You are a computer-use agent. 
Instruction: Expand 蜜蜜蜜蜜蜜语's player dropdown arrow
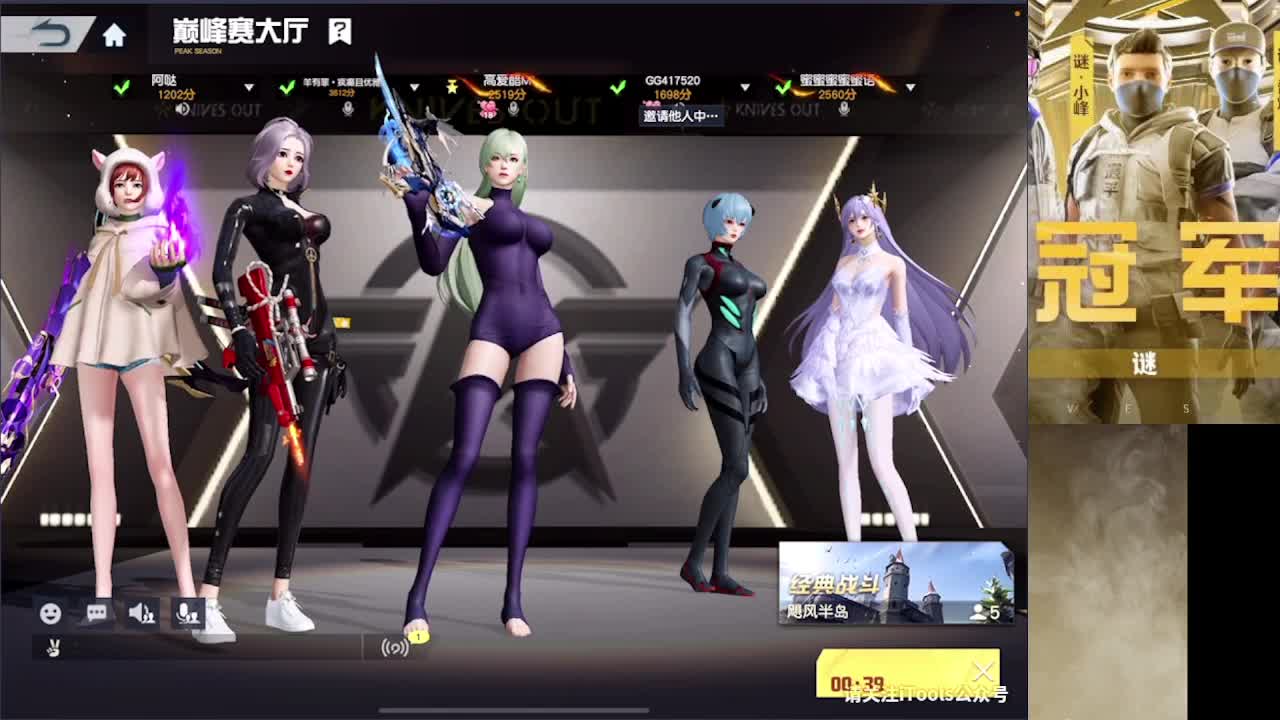[912, 86]
